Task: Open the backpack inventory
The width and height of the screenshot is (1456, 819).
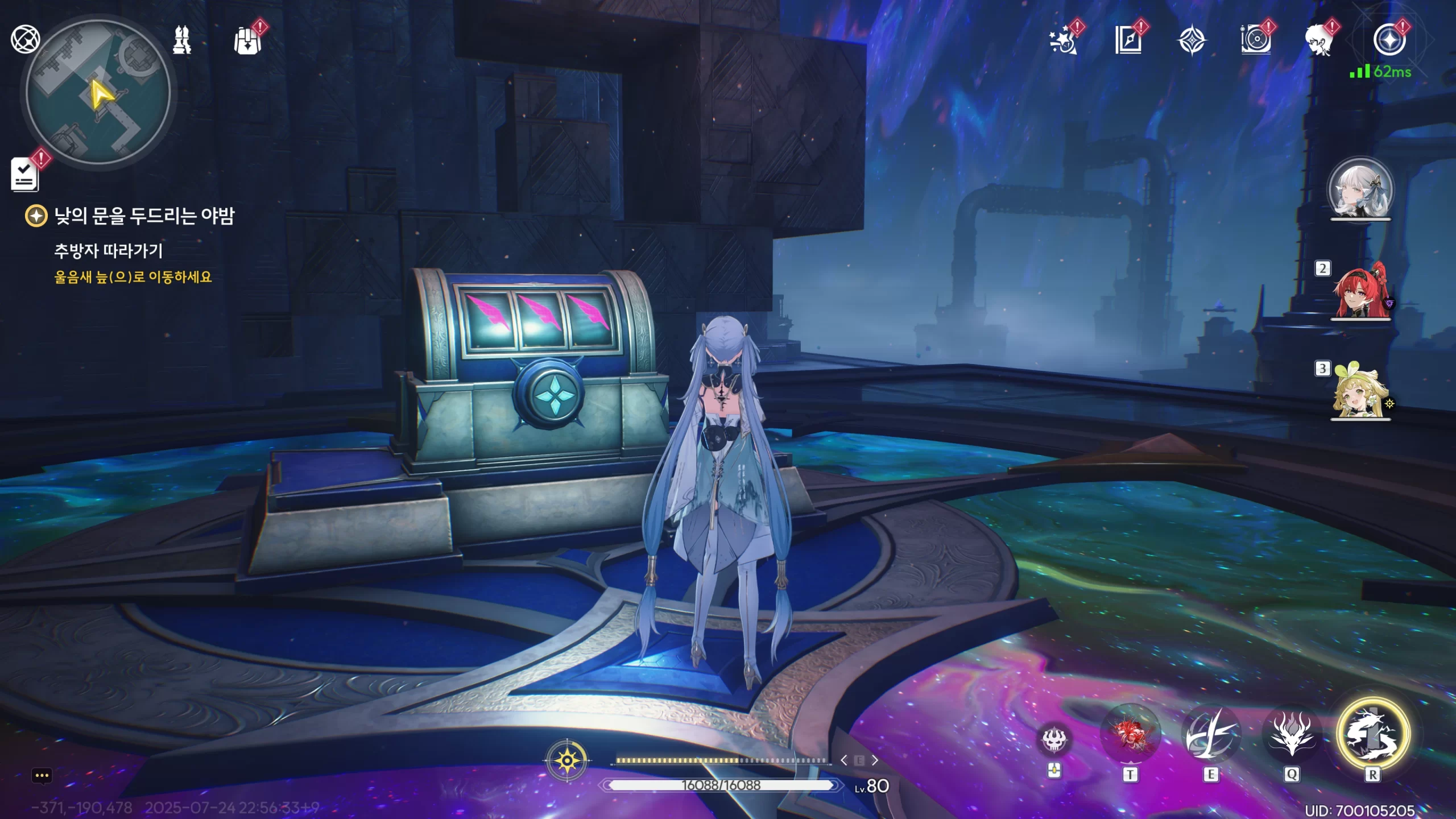Action: click(248, 40)
